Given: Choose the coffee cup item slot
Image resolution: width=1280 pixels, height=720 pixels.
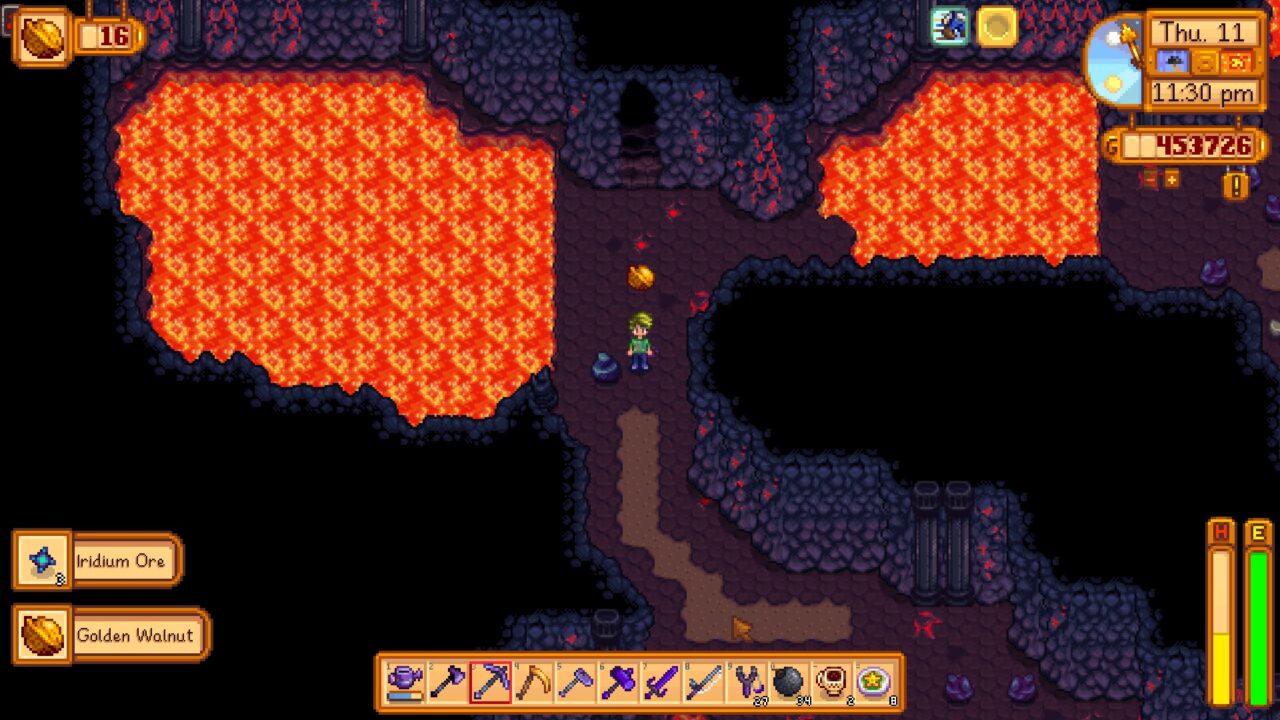Looking at the screenshot, I should [x=832, y=683].
